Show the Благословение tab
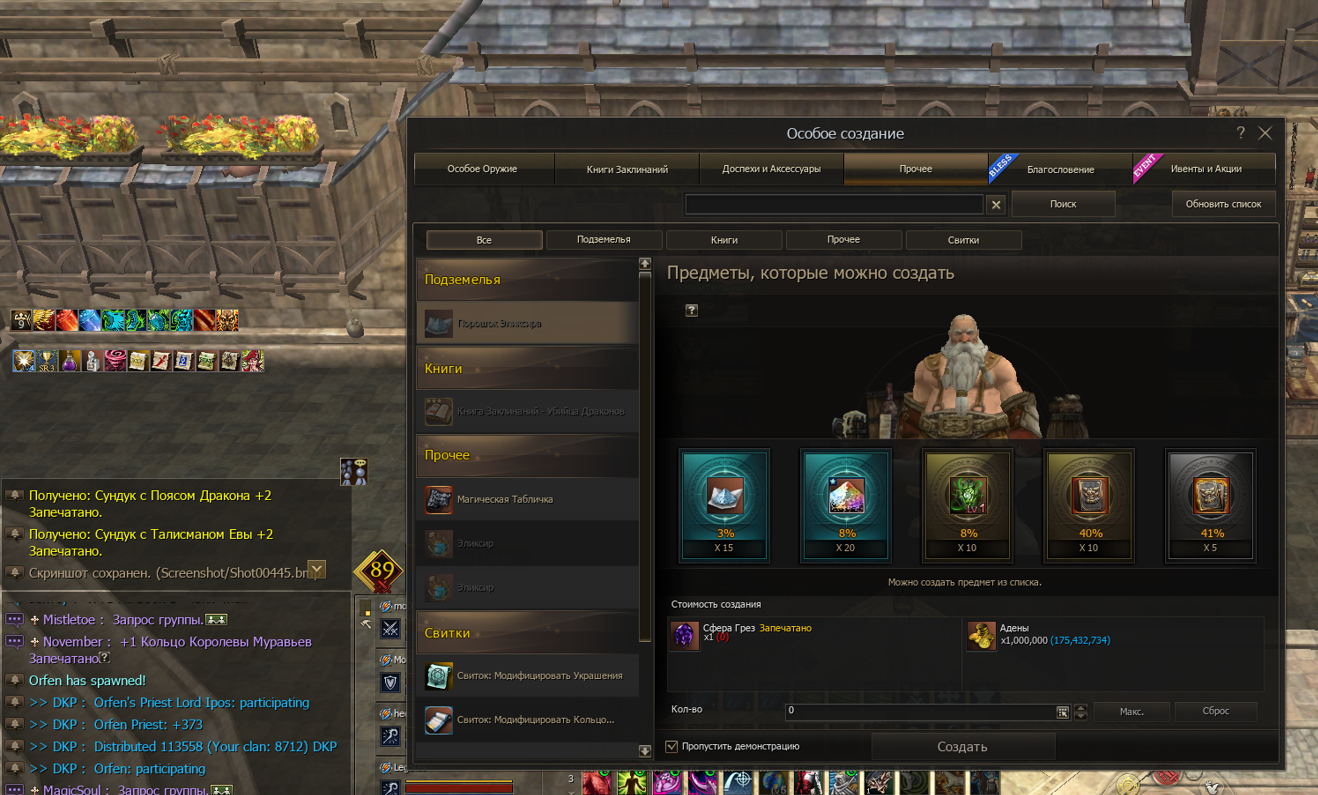The width and height of the screenshot is (1318, 795). pyautogui.click(x=1060, y=169)
